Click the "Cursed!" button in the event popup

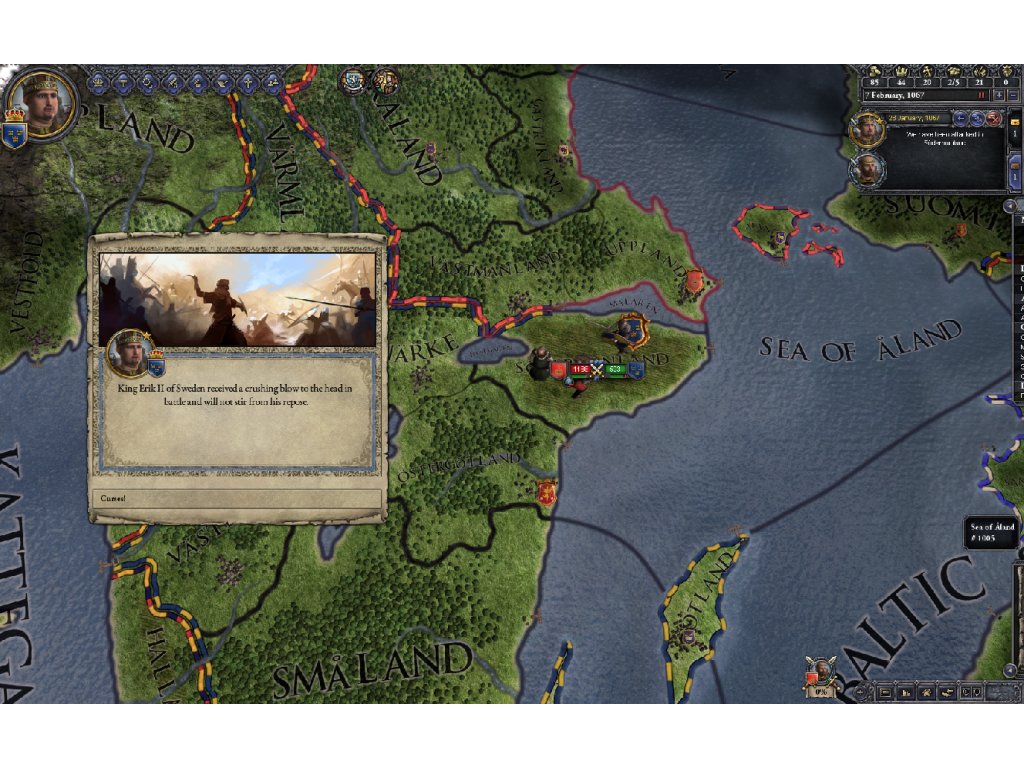pyautogui.click(x=237, y=498)
